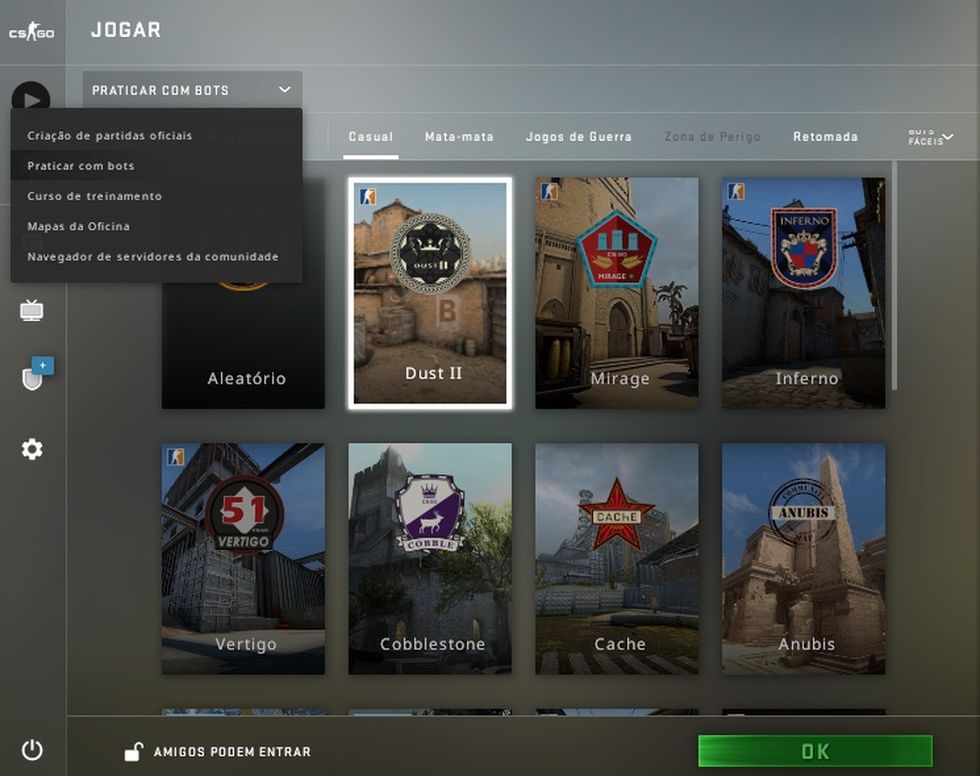Switch to the Casual tab
Image resolution: width=980 pixels, height=776 pixels.
click(371, 137)
